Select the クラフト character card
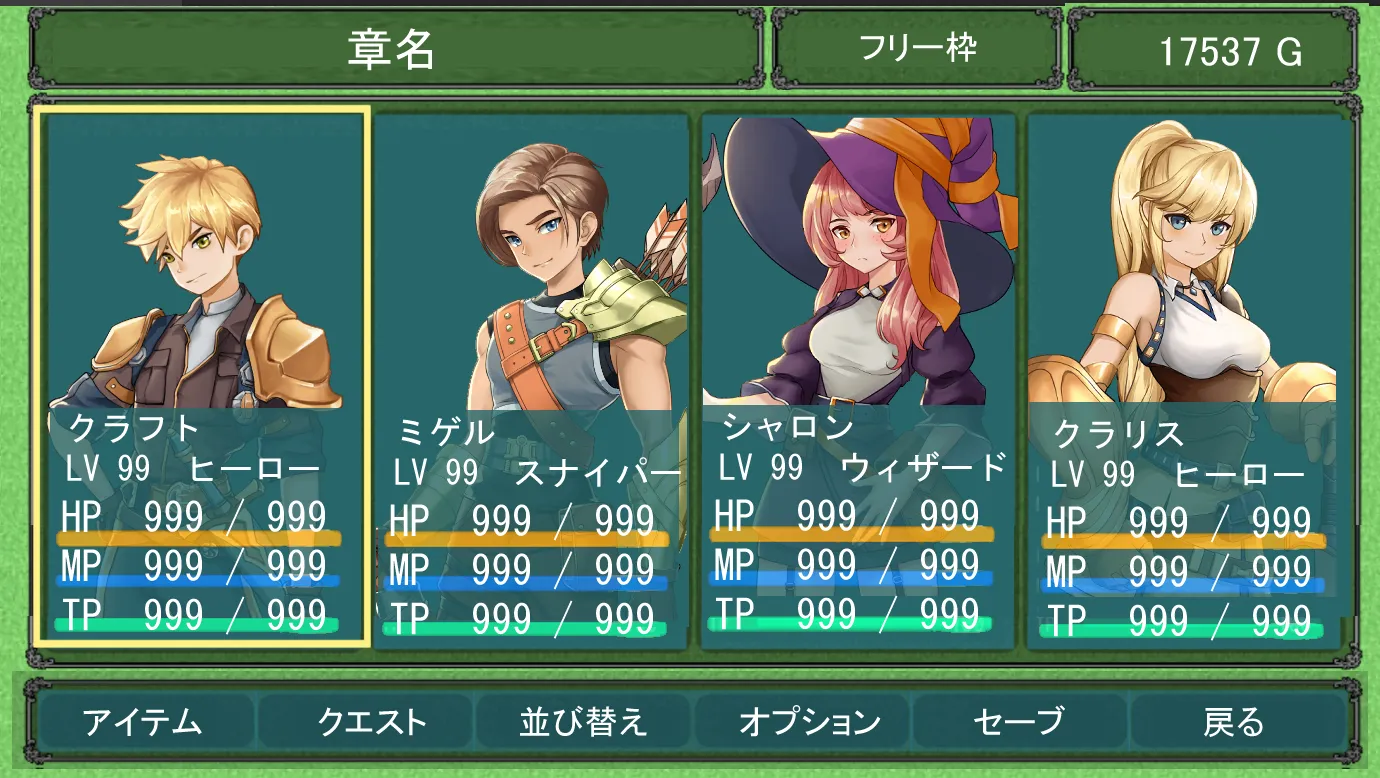 [x=203, y=376]
